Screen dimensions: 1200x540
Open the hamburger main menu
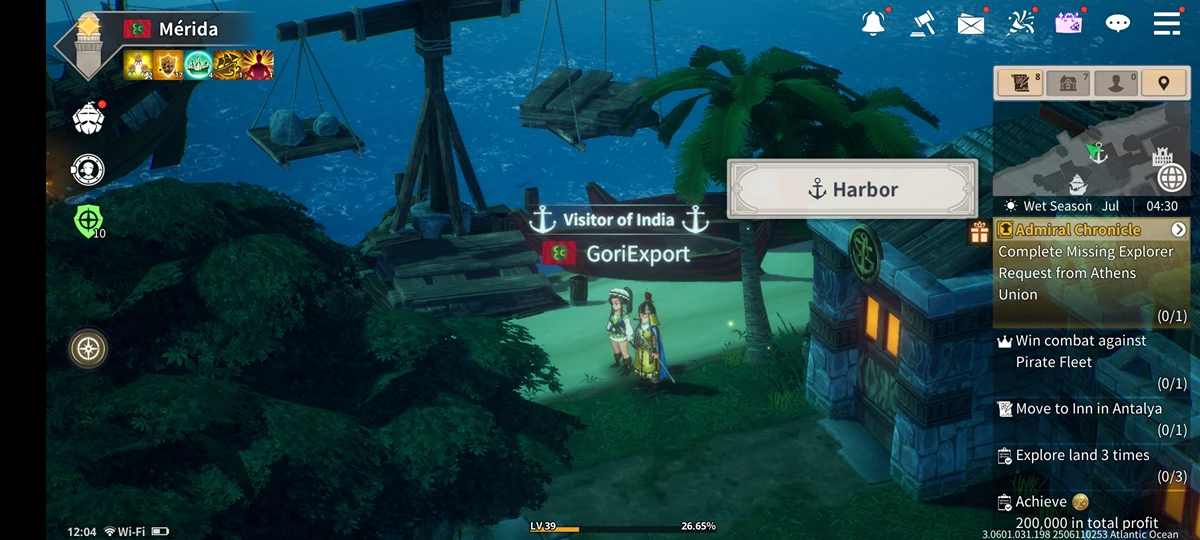click(x=1167, y=23)
